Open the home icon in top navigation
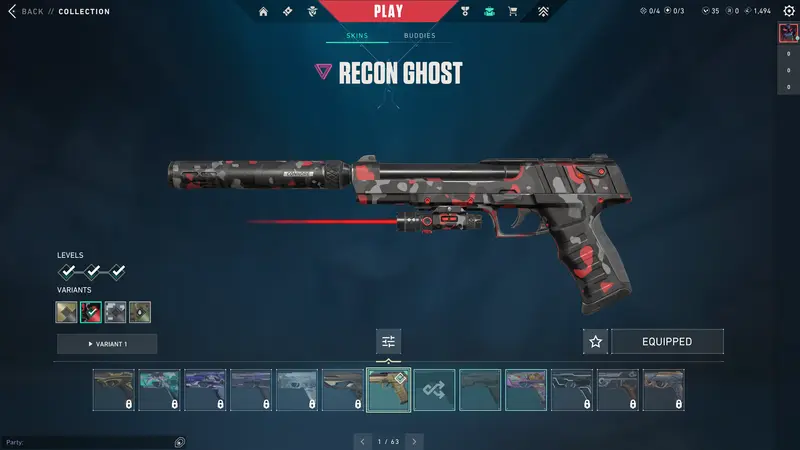Screen dimensions: 800x450 coord(264,12)
